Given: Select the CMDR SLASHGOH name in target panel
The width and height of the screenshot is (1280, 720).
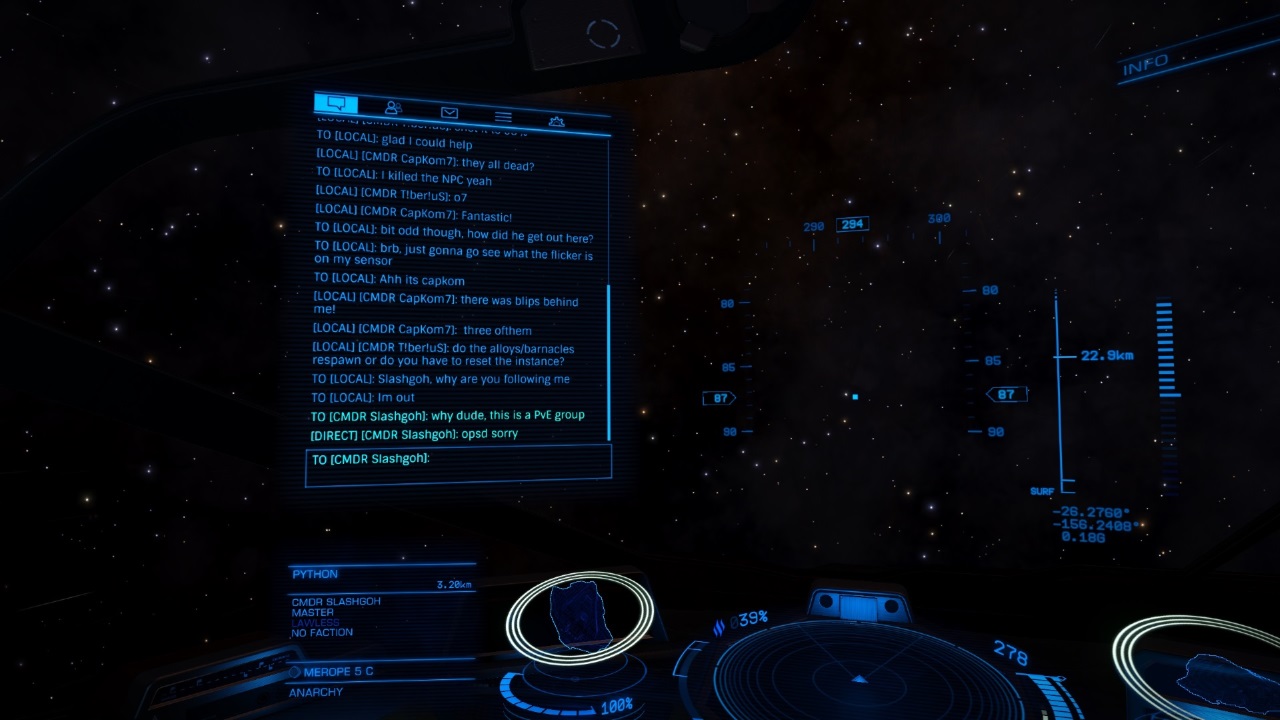Looking at the screenshot, I should (335, 600).
